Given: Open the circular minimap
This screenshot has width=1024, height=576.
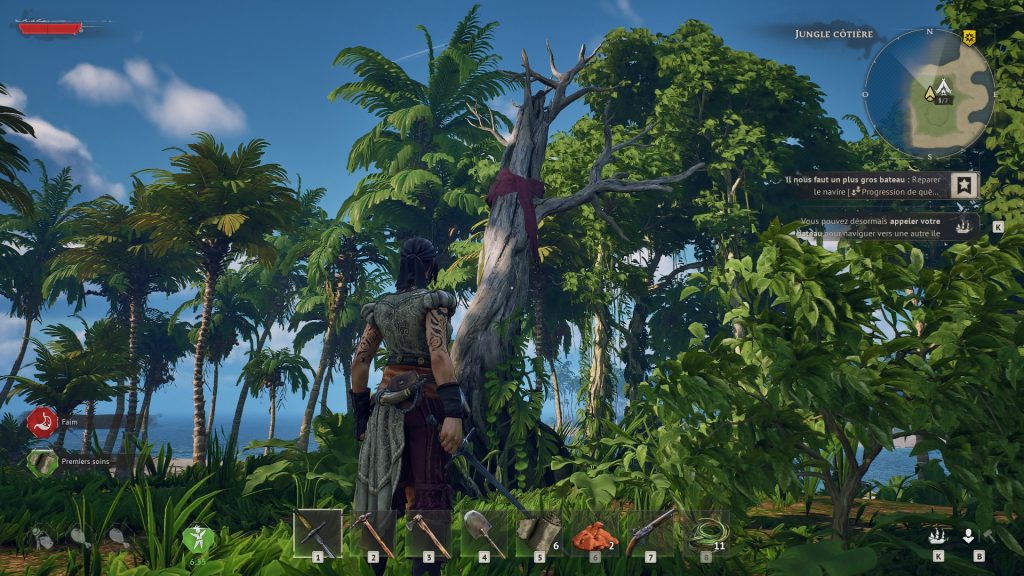Looking at the screenshot, I should [x=928, y=93].
